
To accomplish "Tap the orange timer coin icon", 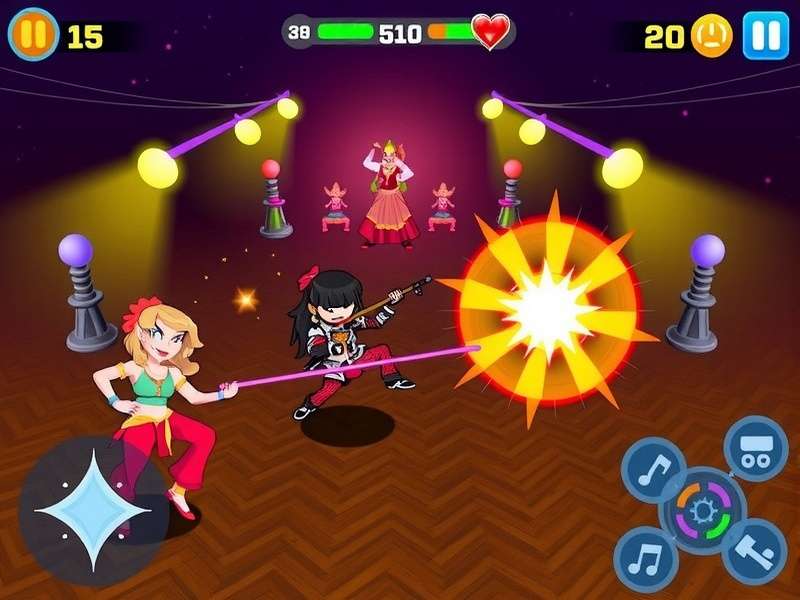I will click(712, 37).
